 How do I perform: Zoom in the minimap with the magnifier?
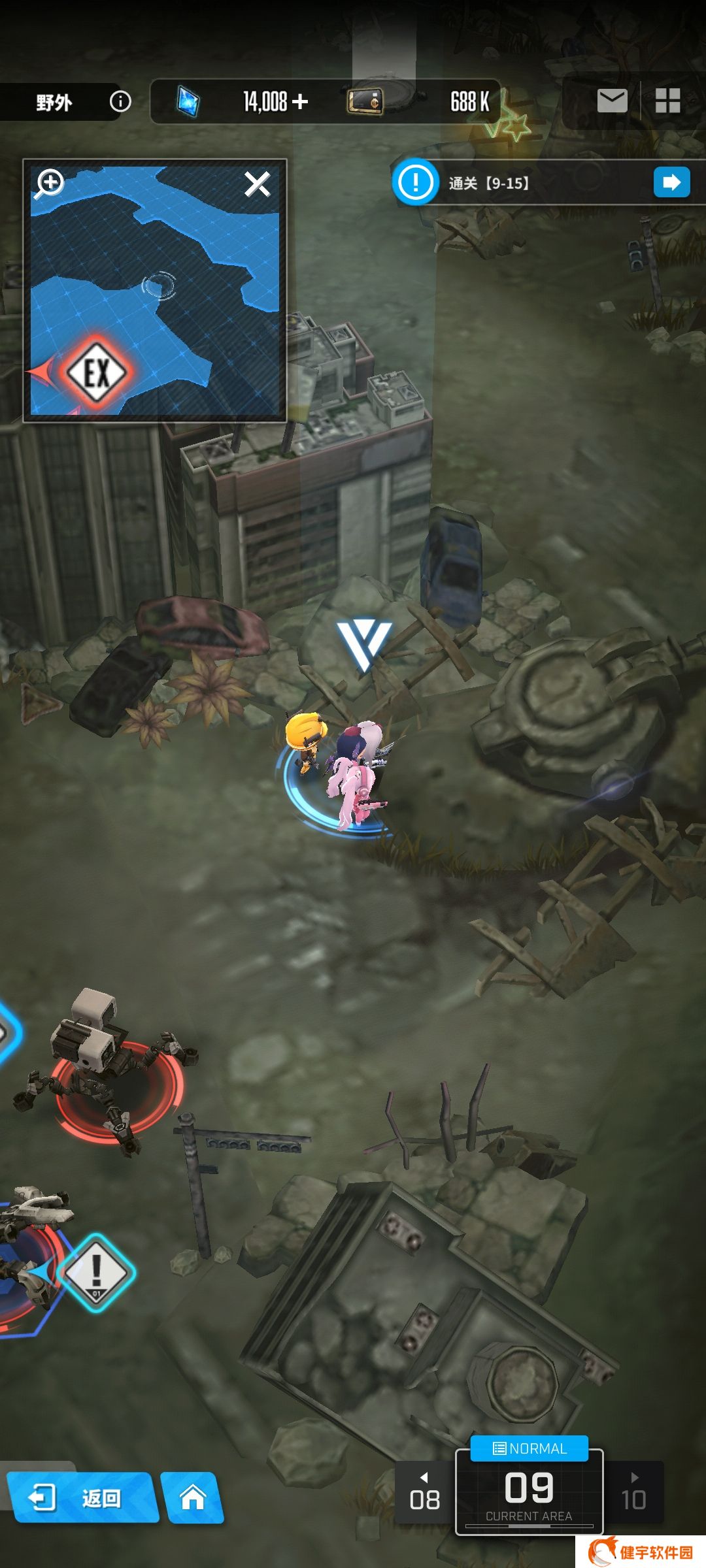[x=50, y=184]
